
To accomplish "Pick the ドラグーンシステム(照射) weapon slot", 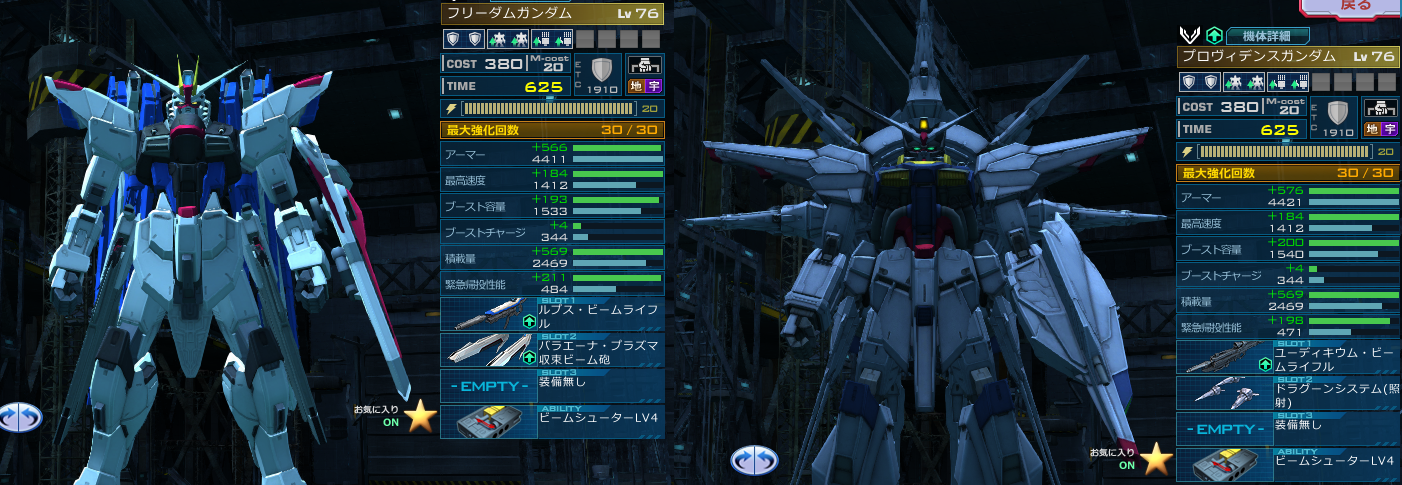I will (x=1287, y=393).
